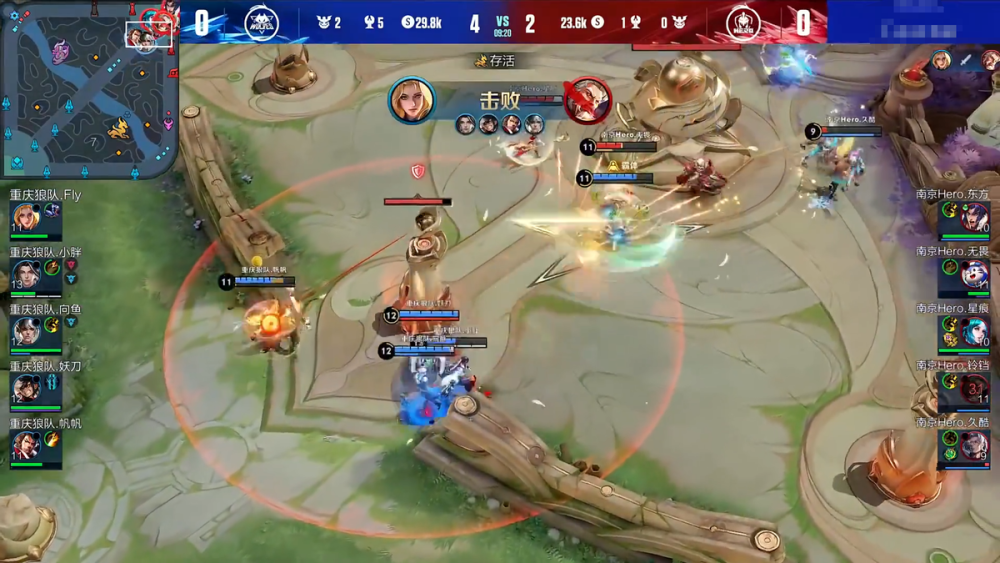
Task: Click the defeated hero portrait in kill banner
Action: (587, 100)
